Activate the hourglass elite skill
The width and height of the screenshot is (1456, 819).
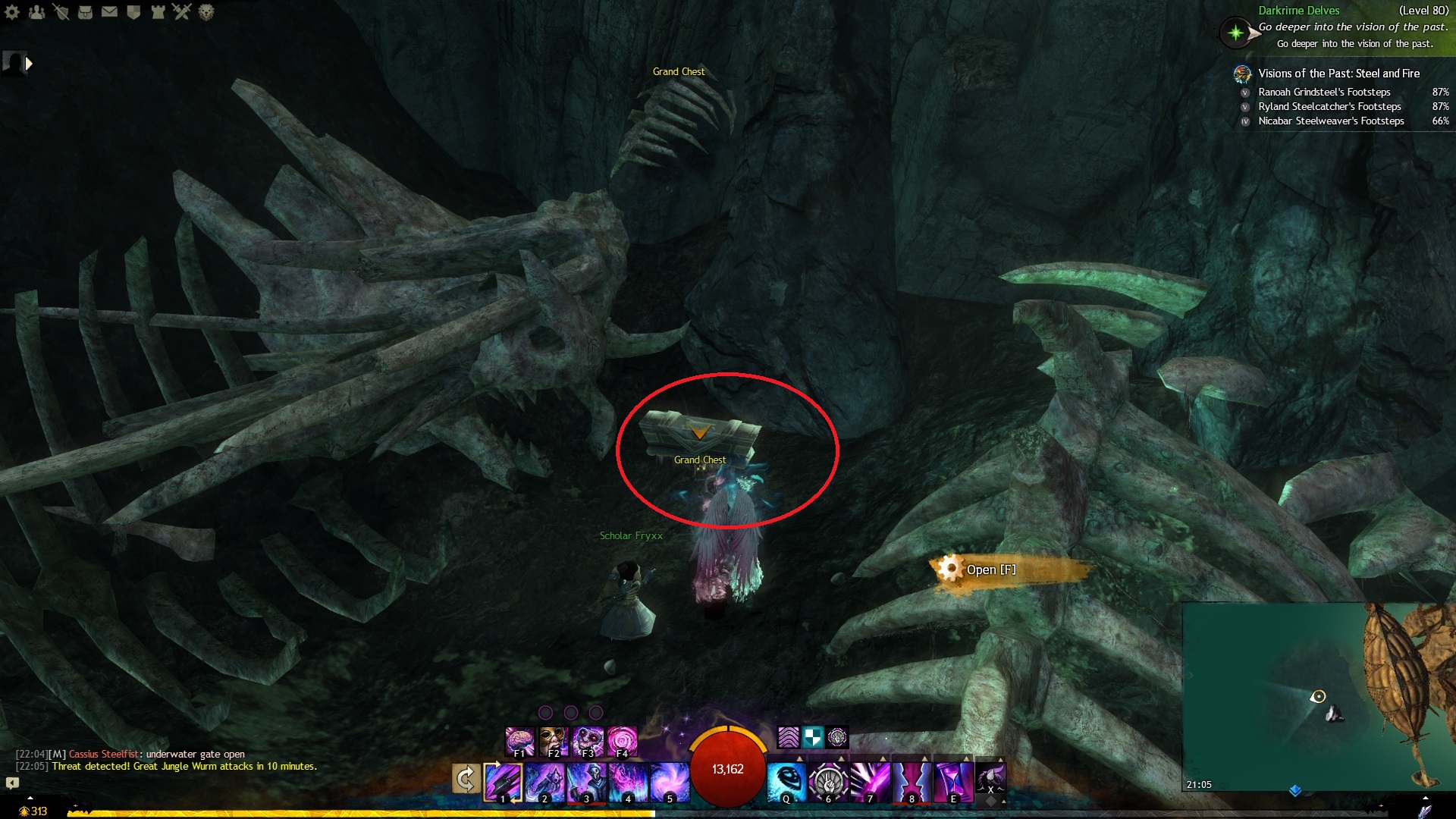click(953, 781)
